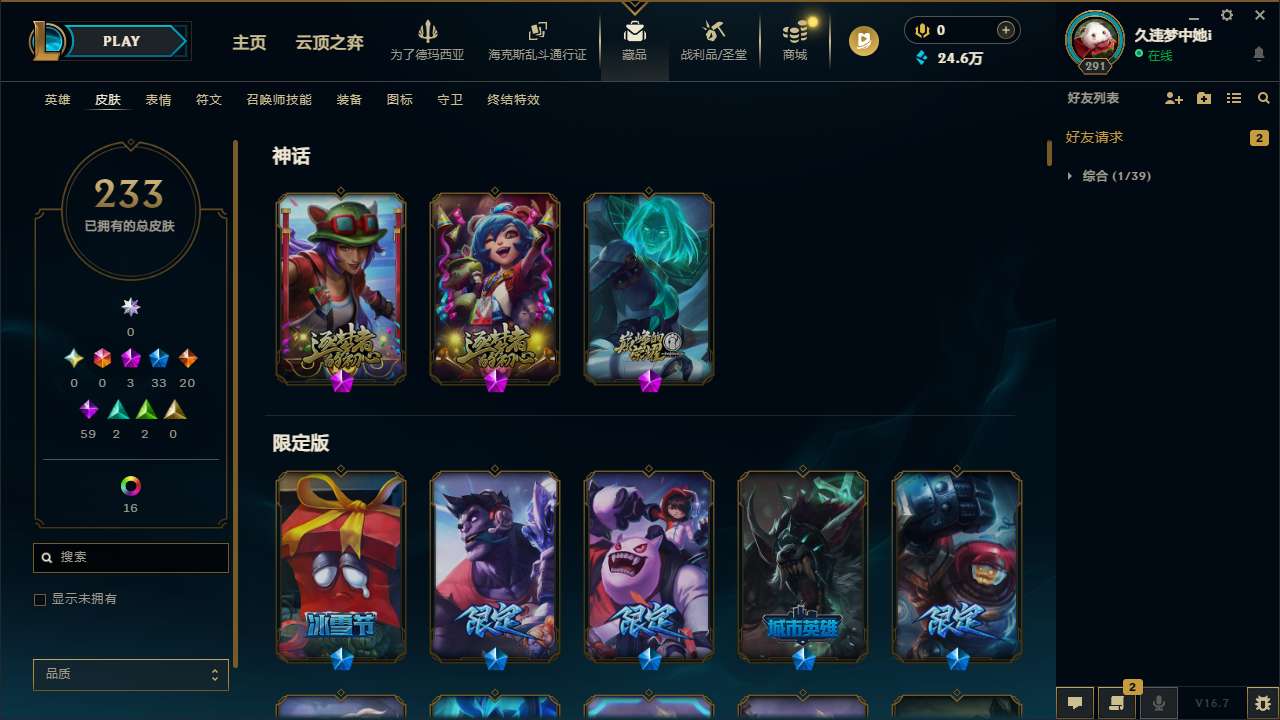The width and height of the screenshot is (1280, 720).
Task: Open the create friend group folder icon
Action: tap(1202, 98)
